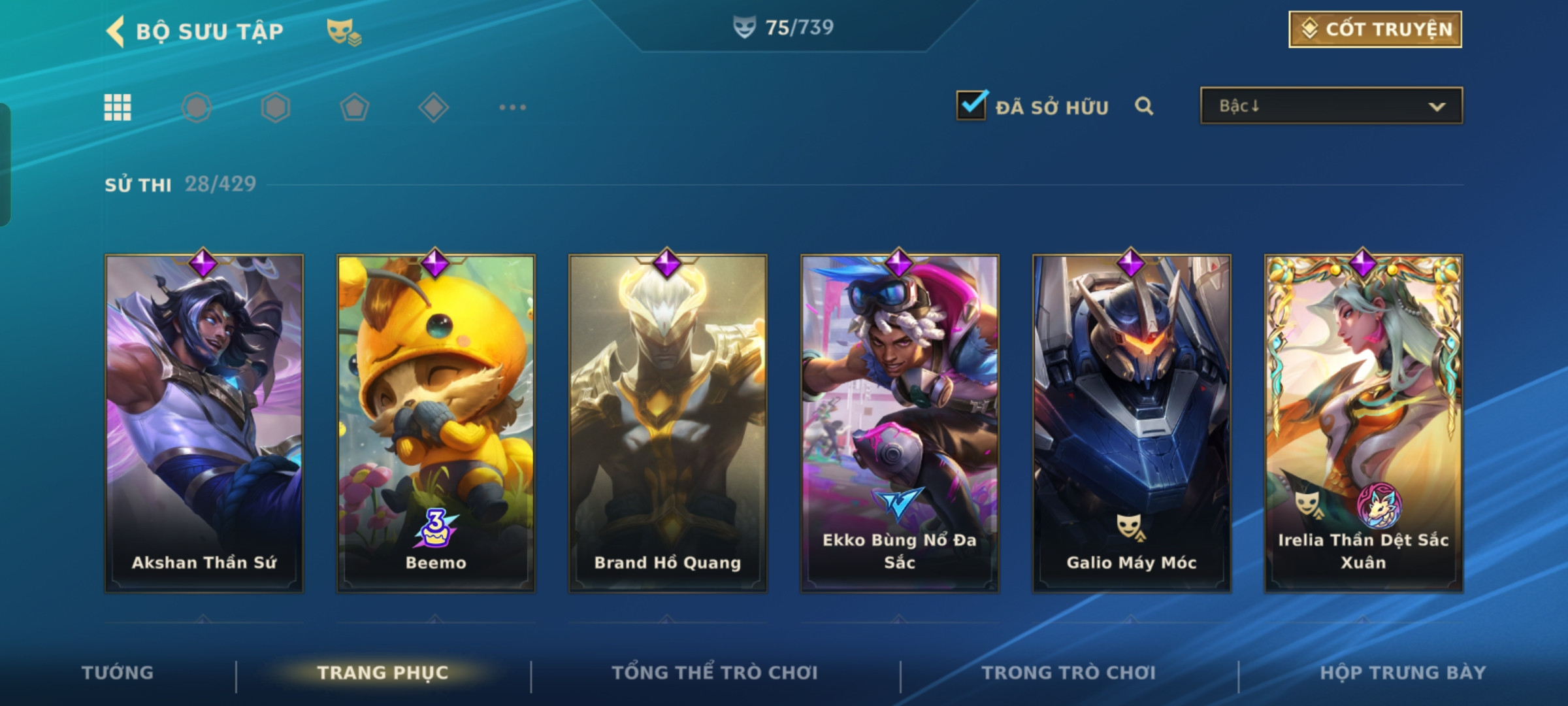1568x706 pixels.
Task: Open Ekko Bùng Nổ Đa Sắc skin
Action: click(x=900, y=423)
